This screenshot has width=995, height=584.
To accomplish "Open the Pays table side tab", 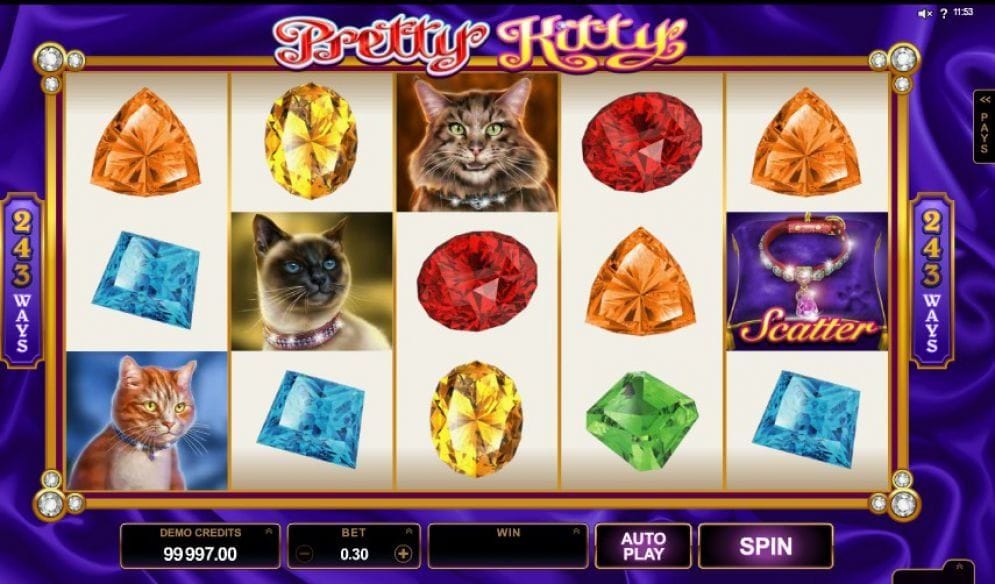I will click(x=984, y=127).
